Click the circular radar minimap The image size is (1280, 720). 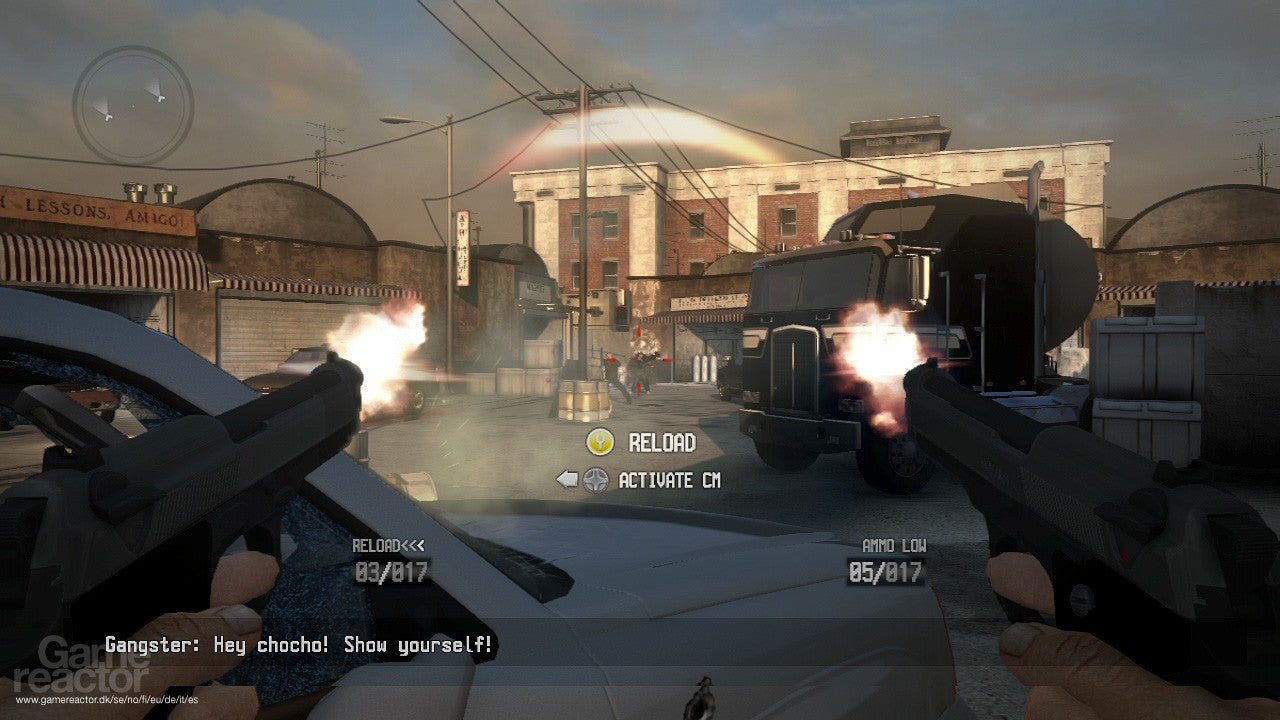coord(133,104)
